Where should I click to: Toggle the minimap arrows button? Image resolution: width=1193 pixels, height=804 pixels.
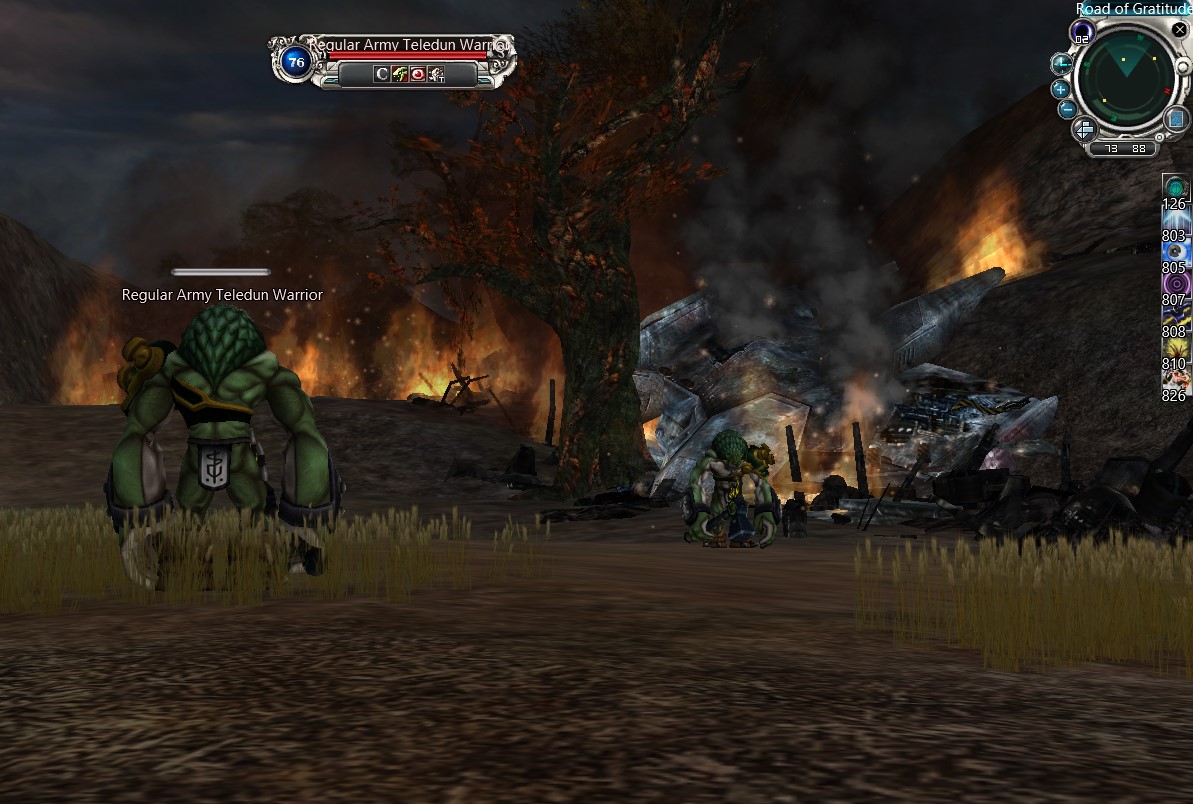(x=1085, y=129)
